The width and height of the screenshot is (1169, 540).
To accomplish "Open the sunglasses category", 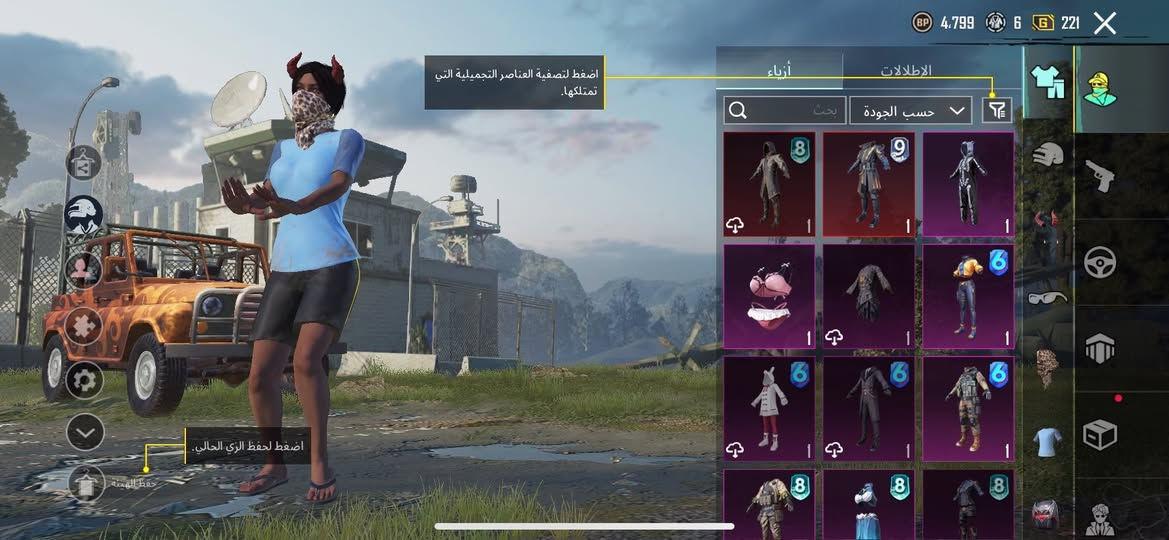I will 1048,297.
